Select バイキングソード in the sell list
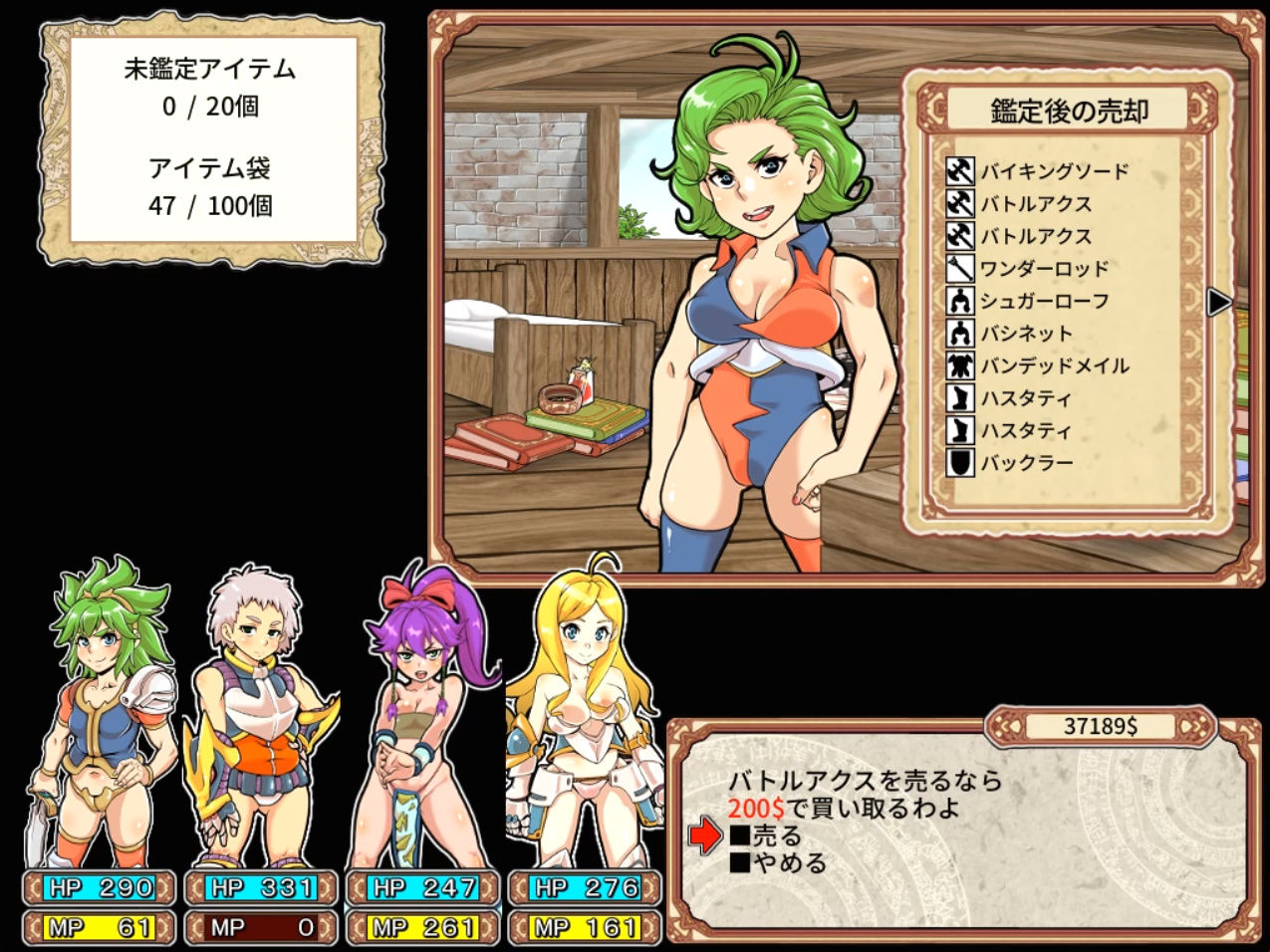The width and height of the screenshot is (1270, 952). click(1054, 171)
